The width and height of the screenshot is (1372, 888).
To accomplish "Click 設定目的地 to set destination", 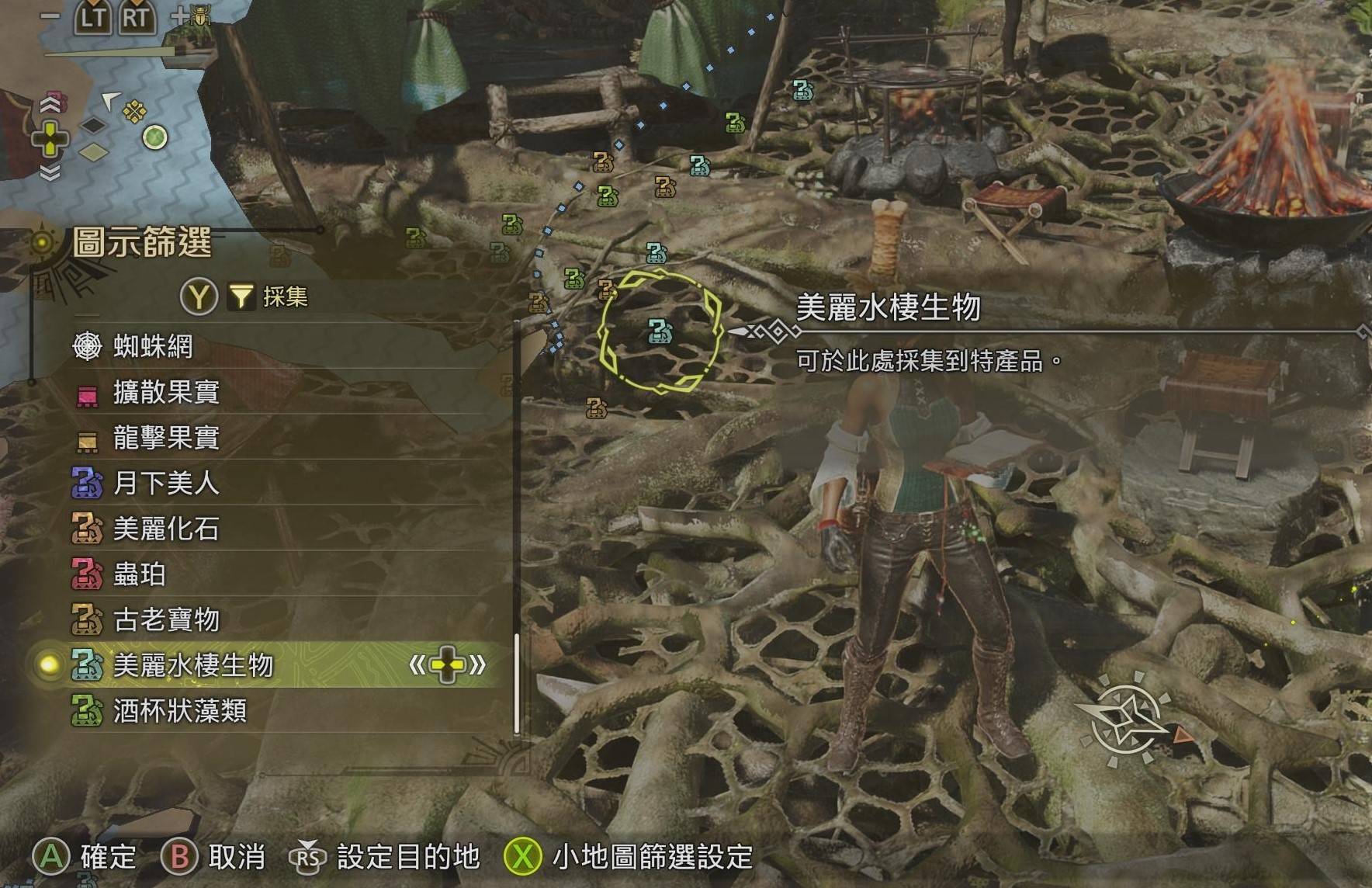I will click(386, 857).
